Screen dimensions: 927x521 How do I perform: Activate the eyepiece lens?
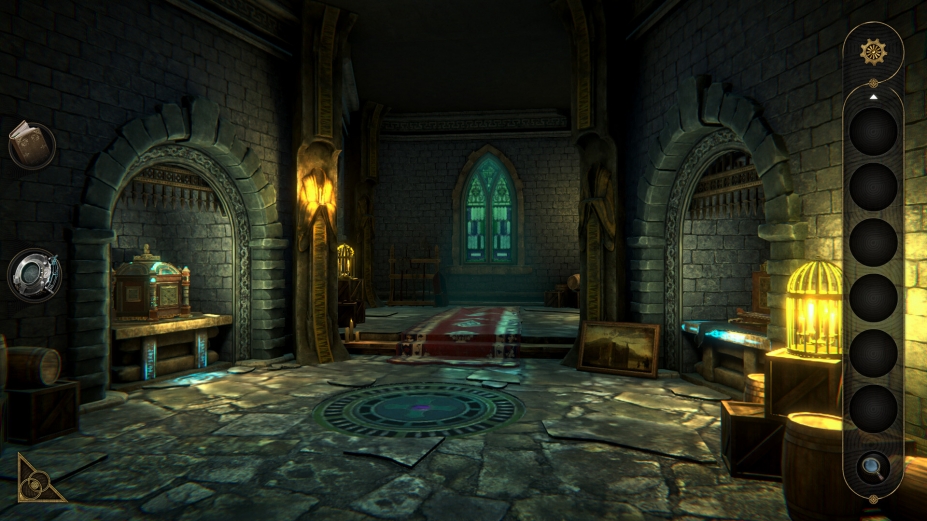pos(34,273)
